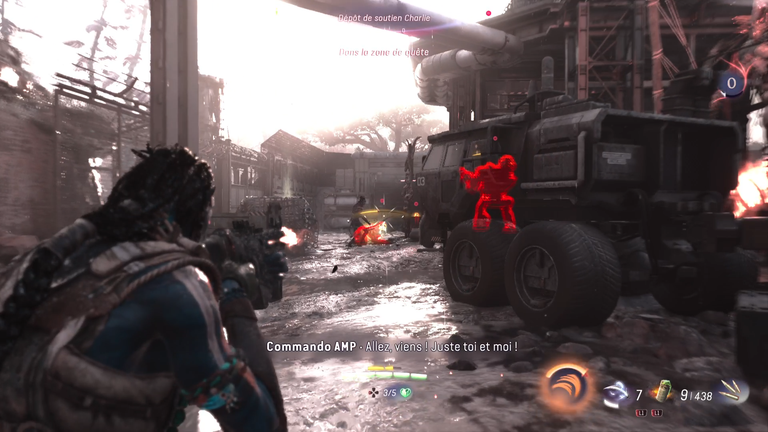Click the circular counter badge showing 0
The width and height of the screenshot is (768, 432).
(733, 83)
